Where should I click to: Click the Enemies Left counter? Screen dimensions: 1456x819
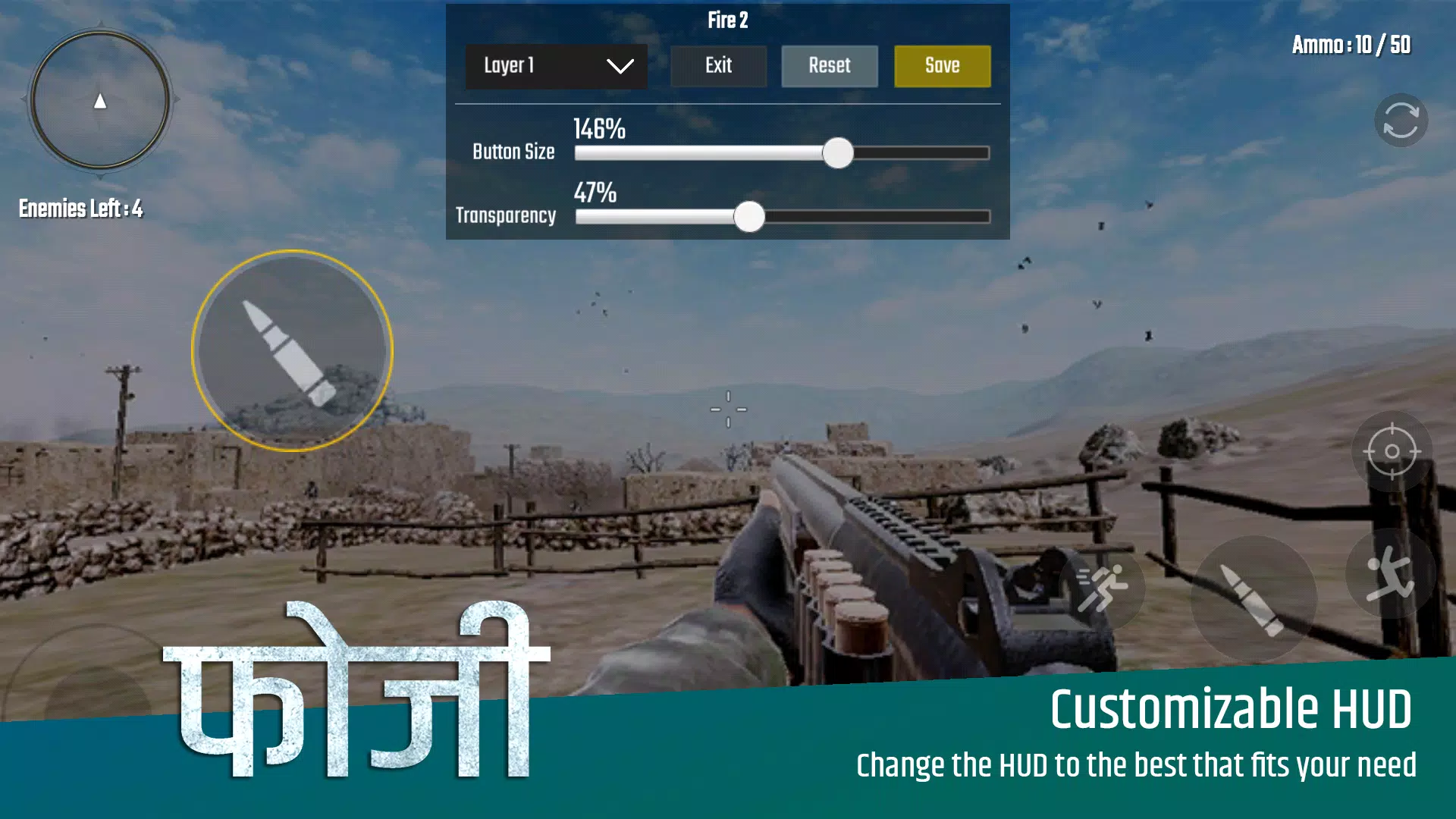coord(80,209)
